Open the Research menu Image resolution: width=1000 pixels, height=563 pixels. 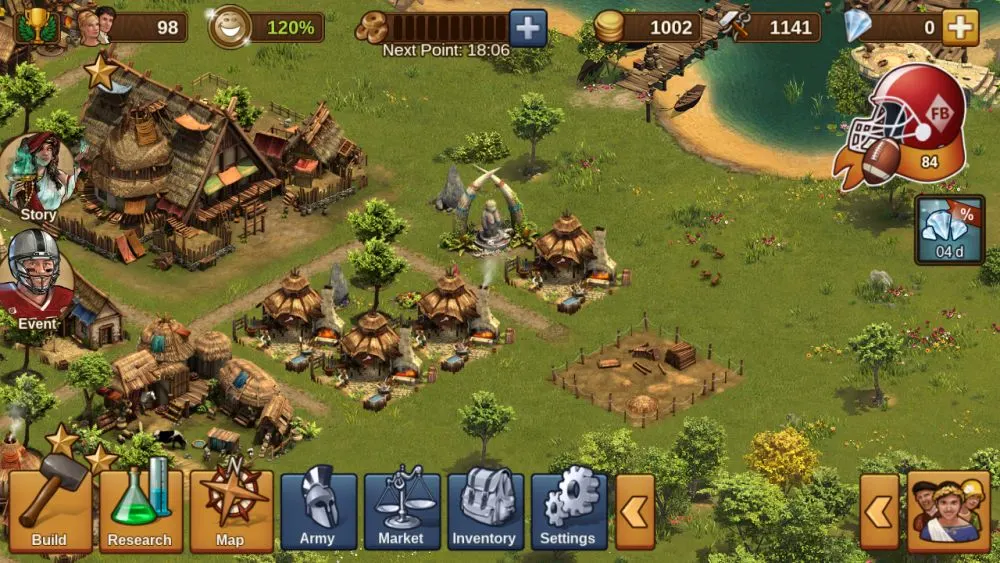click(140, 511)
